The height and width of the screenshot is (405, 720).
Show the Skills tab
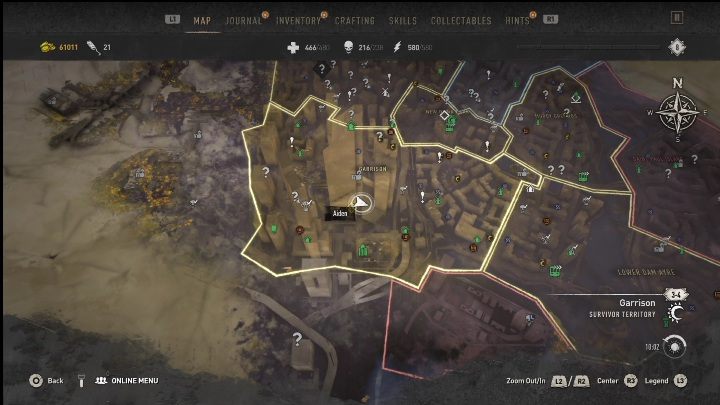(x=403, y=20)
